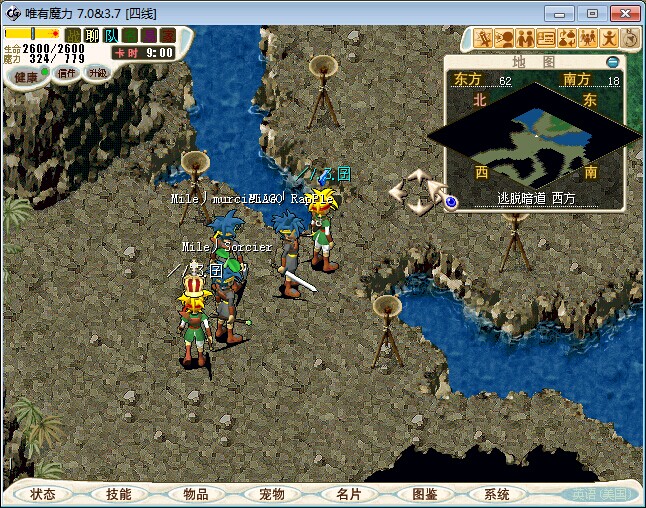Screen dimensions: 646x508
Task: Open the 状态 (Status) menu
Action: pyautogui.click(x=43, y=494)
